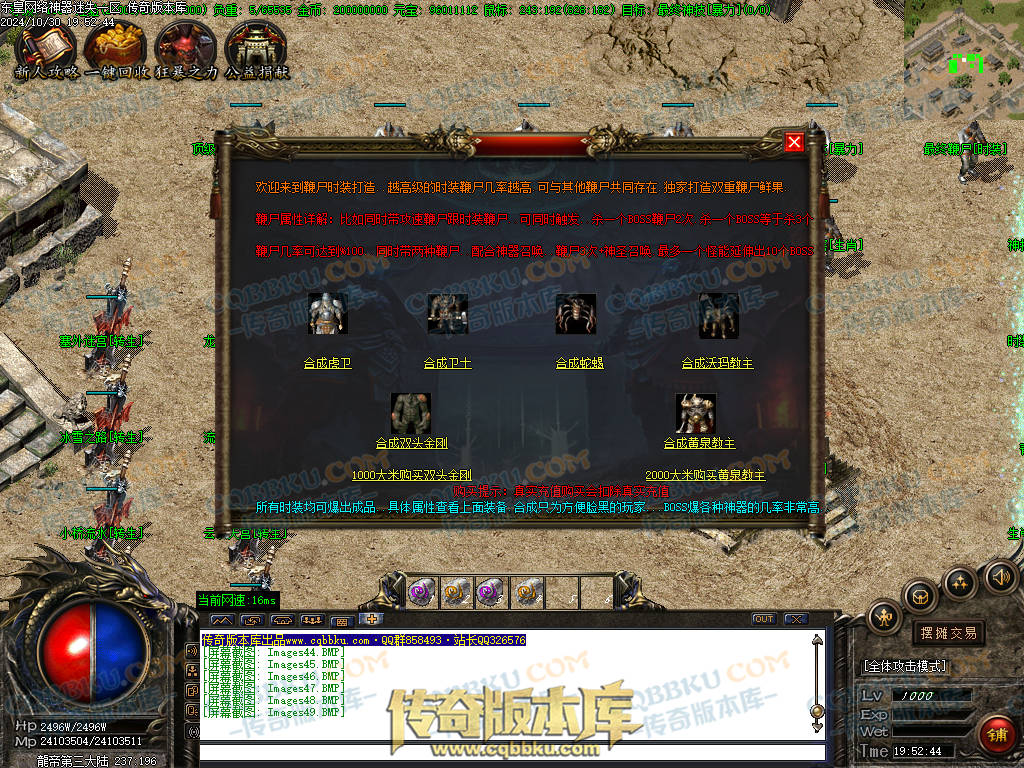This screenshot has height=768, width=1024.
Task: Open the 公益捐献 donation icon
Action: coord(256,48)
